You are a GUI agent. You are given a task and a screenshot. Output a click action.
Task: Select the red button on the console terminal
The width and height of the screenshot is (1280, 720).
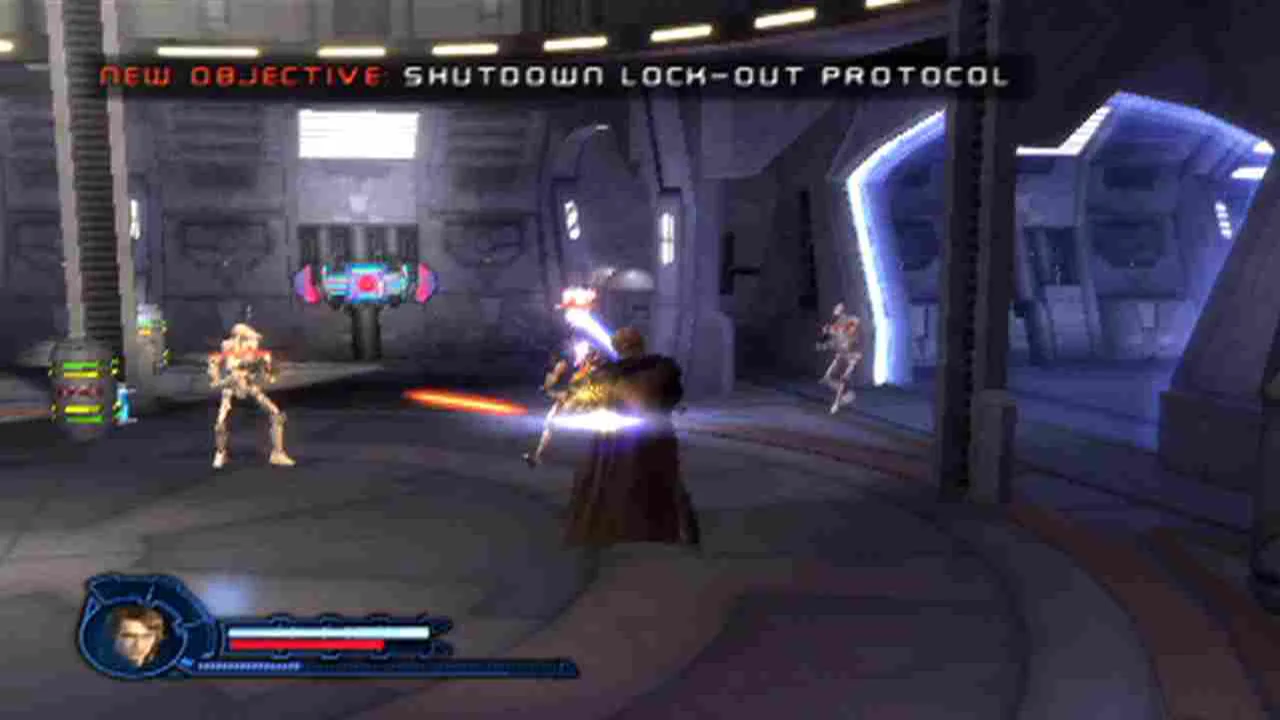tap(367, 284)
